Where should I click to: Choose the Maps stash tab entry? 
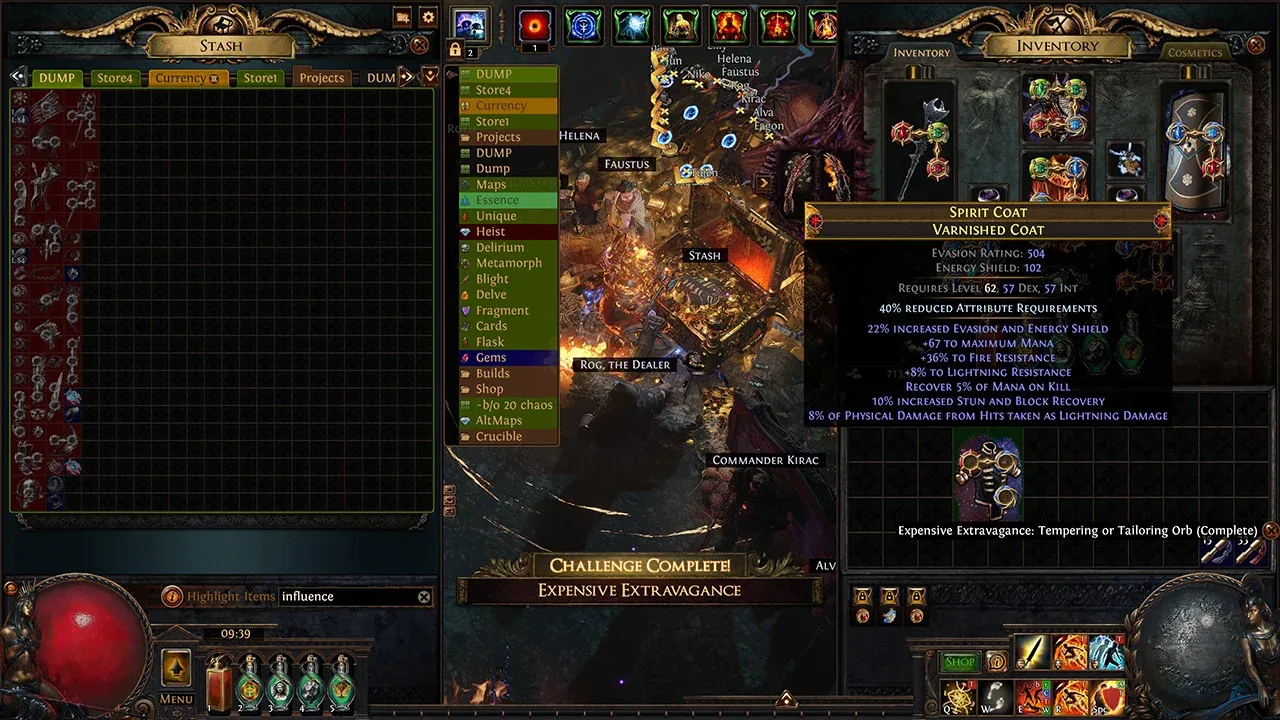[x=490, y=184]
